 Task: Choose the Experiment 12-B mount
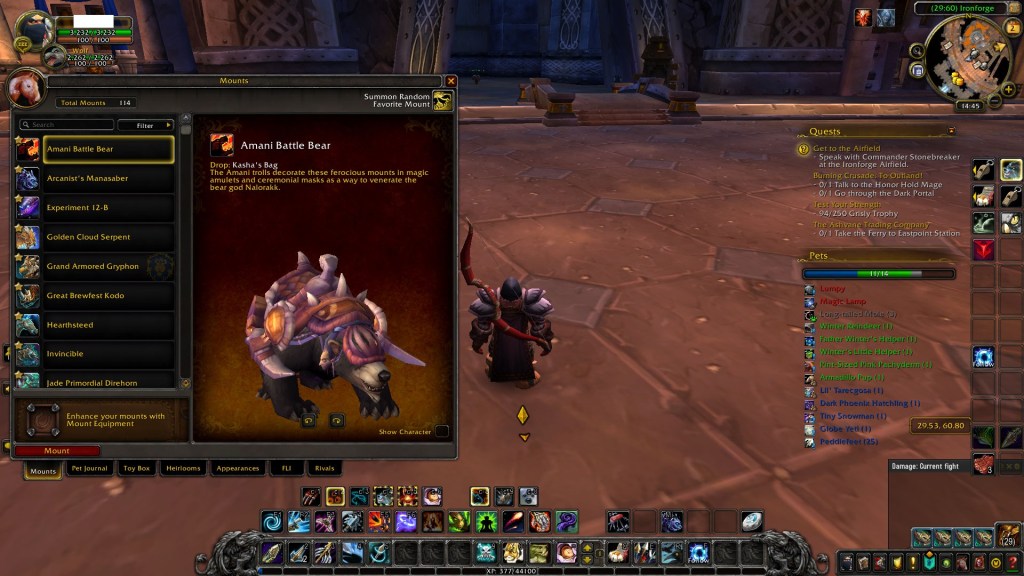click(x=95, y=208)
